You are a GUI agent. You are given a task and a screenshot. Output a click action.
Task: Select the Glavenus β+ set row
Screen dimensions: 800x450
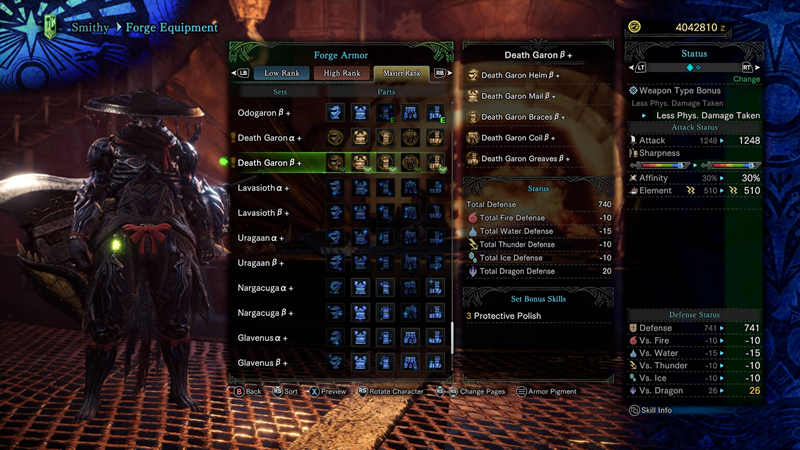(x=263, y=362)
